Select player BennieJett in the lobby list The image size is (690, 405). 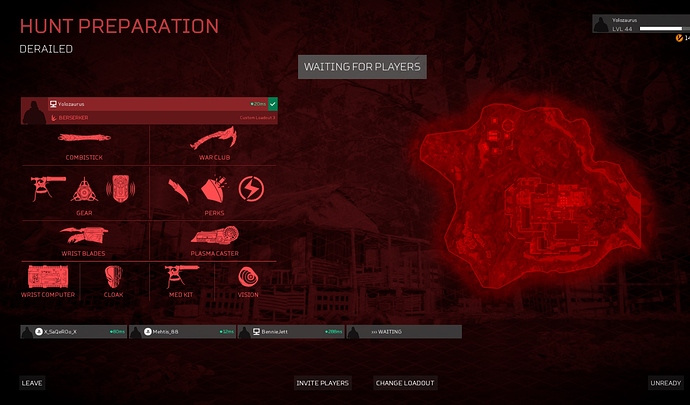pos(291,331)
